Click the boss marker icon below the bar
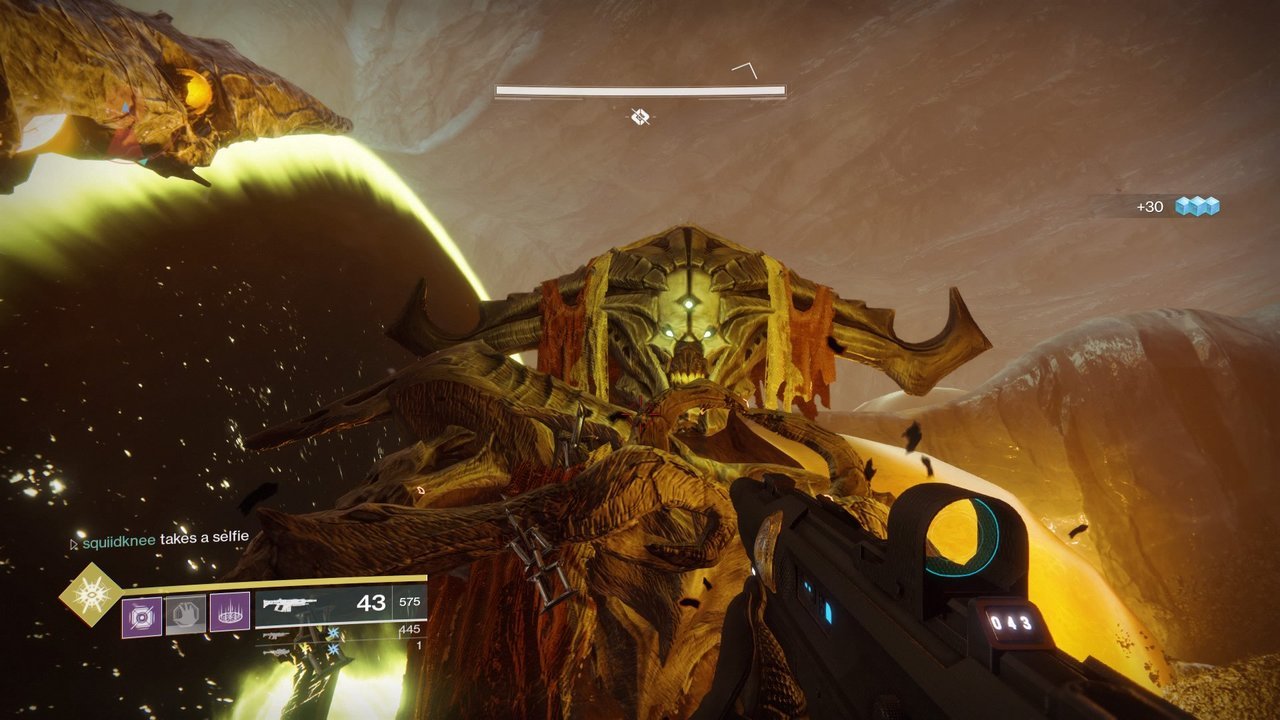Image resolution: width=1280 pixels, height=720 pixels. pos(640,117)
